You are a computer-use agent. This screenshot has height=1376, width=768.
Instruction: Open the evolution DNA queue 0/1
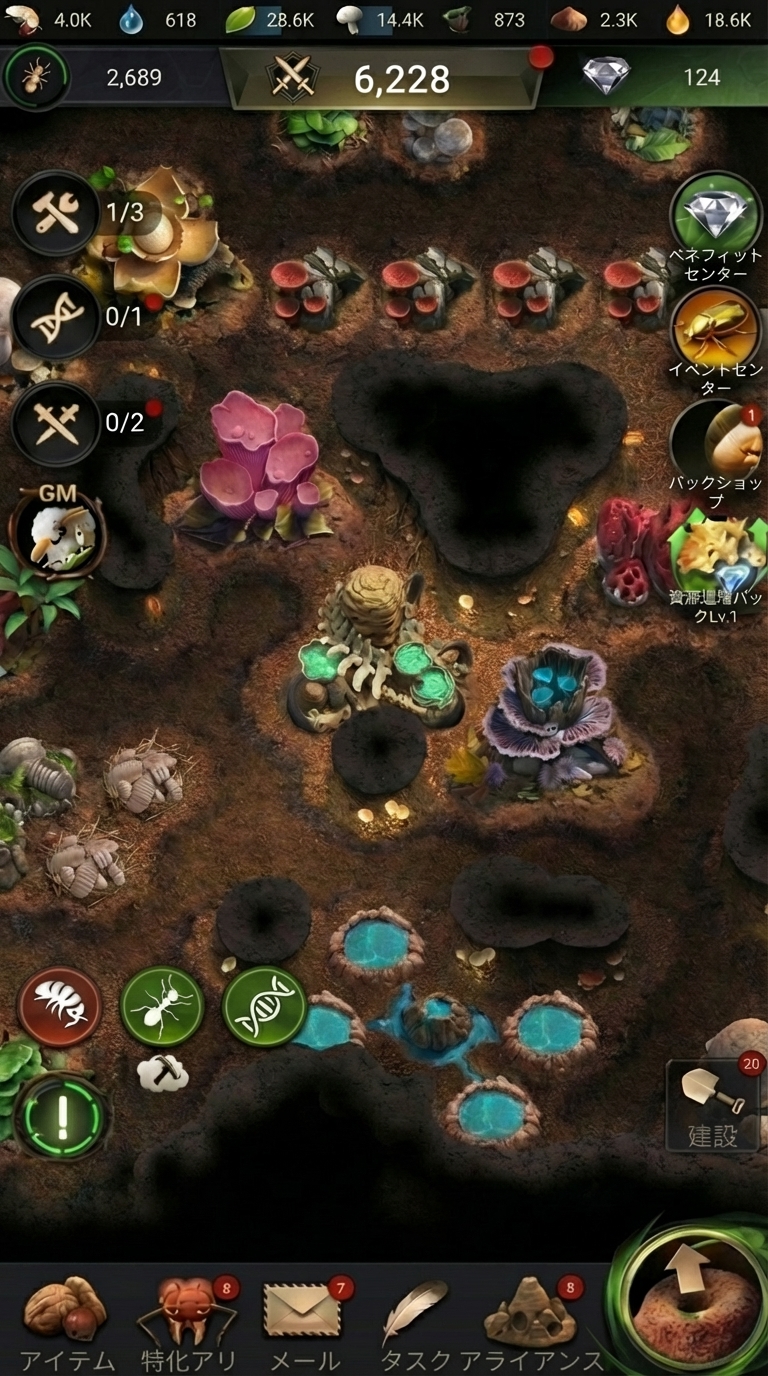coord(56,318)
